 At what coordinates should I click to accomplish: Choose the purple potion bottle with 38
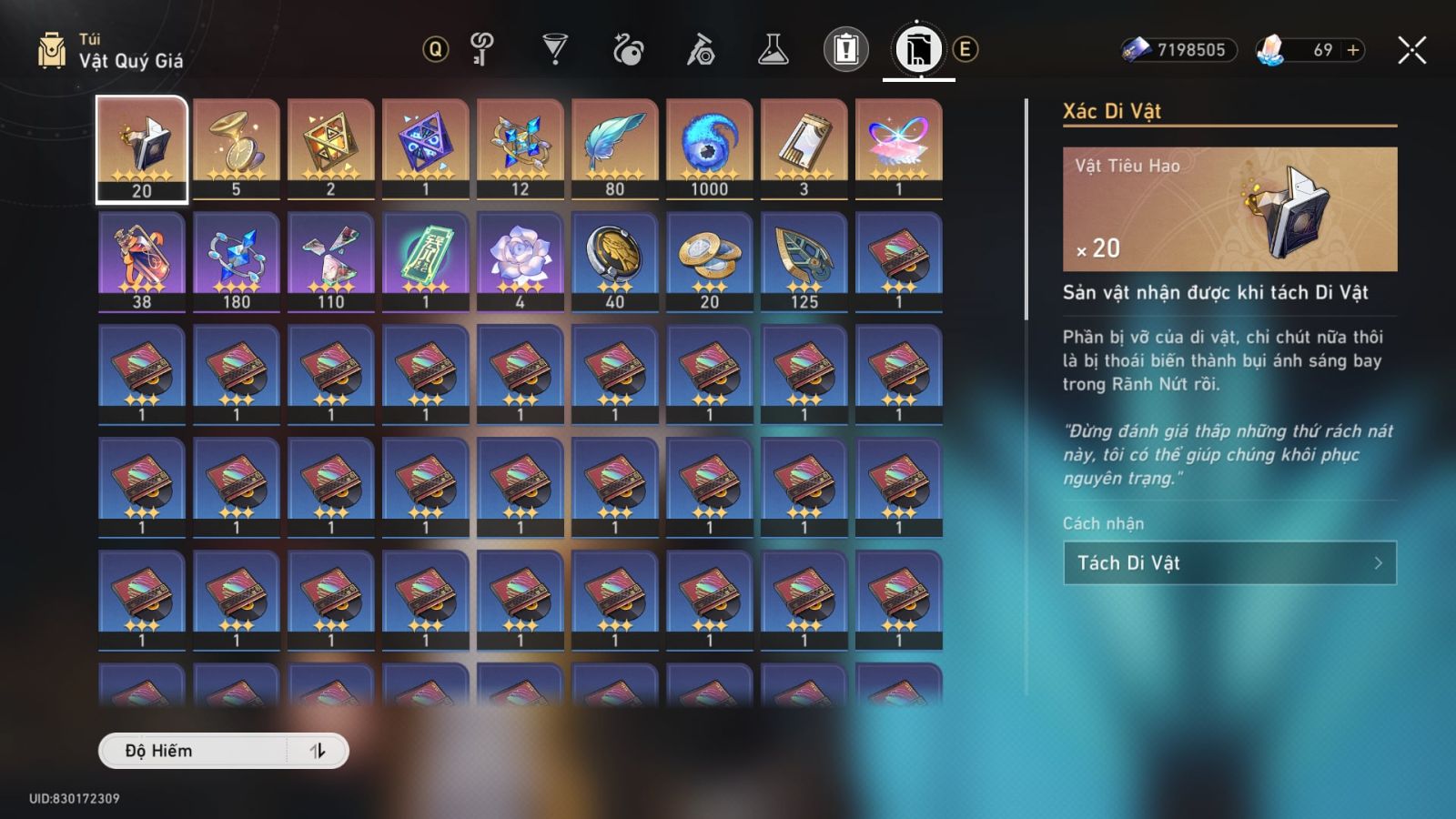tap(142, 261)
